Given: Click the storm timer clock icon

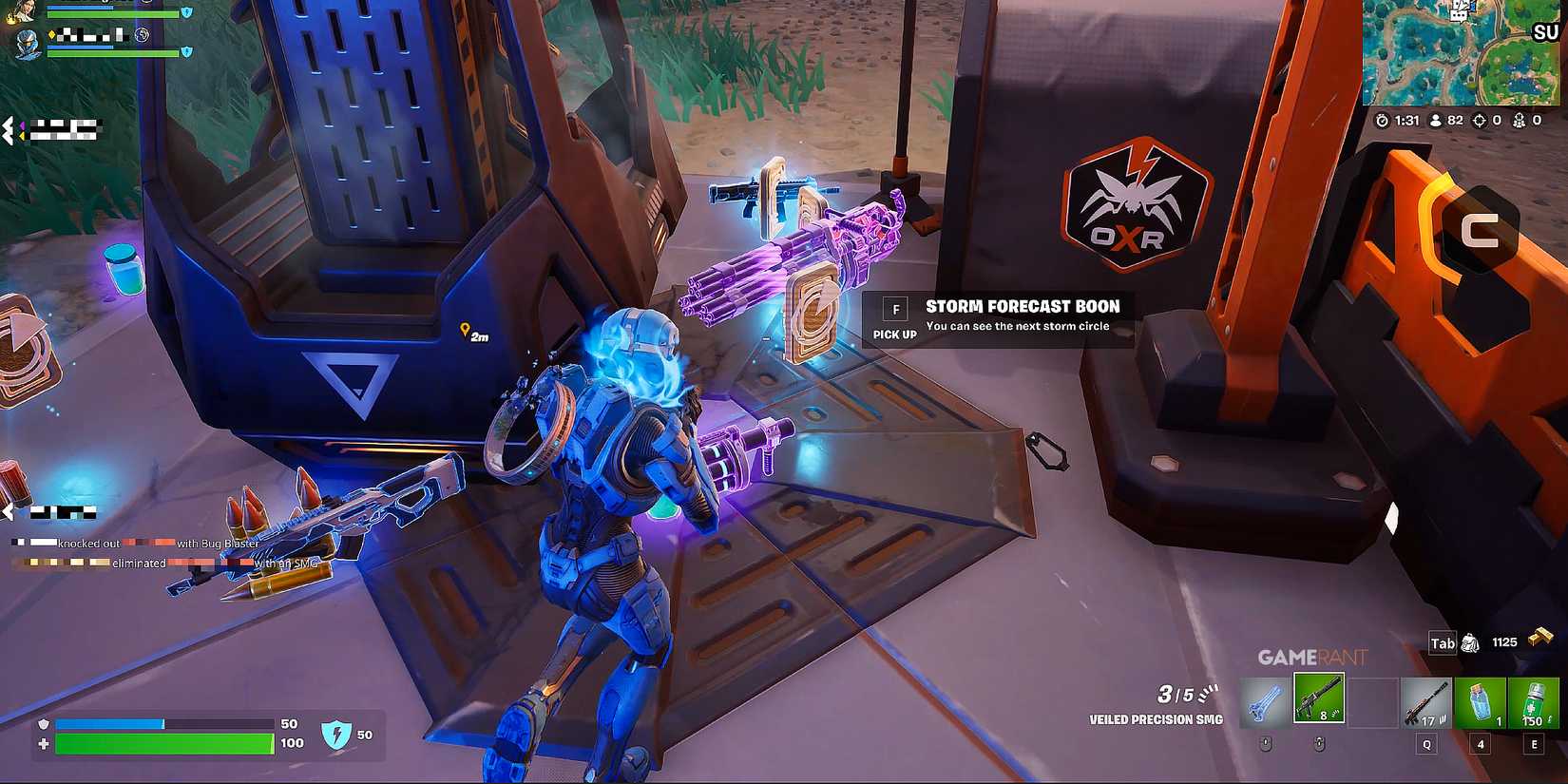Looking at the screenshot, I should tap(1382, 120).
